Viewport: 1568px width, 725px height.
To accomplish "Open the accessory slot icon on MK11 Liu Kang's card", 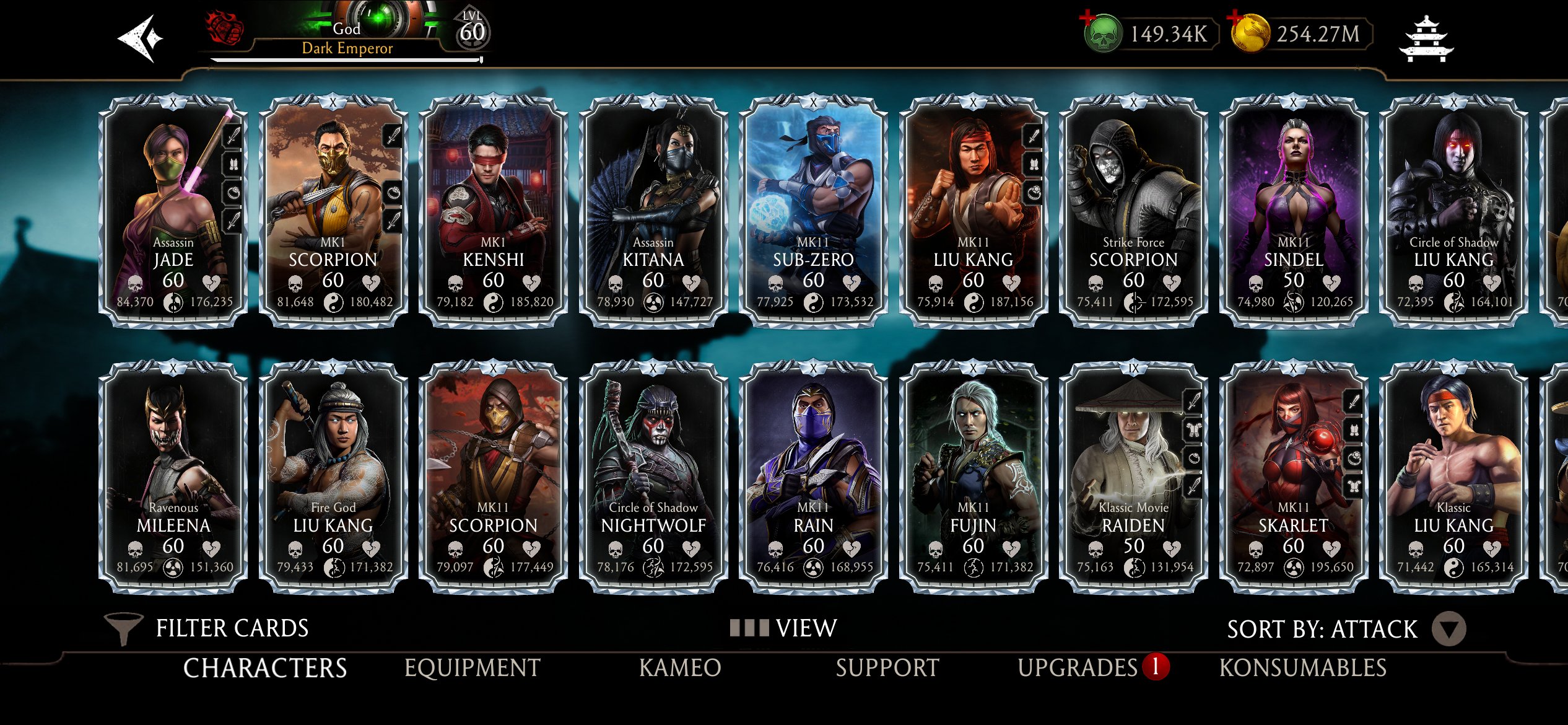I will point(1034,192).
